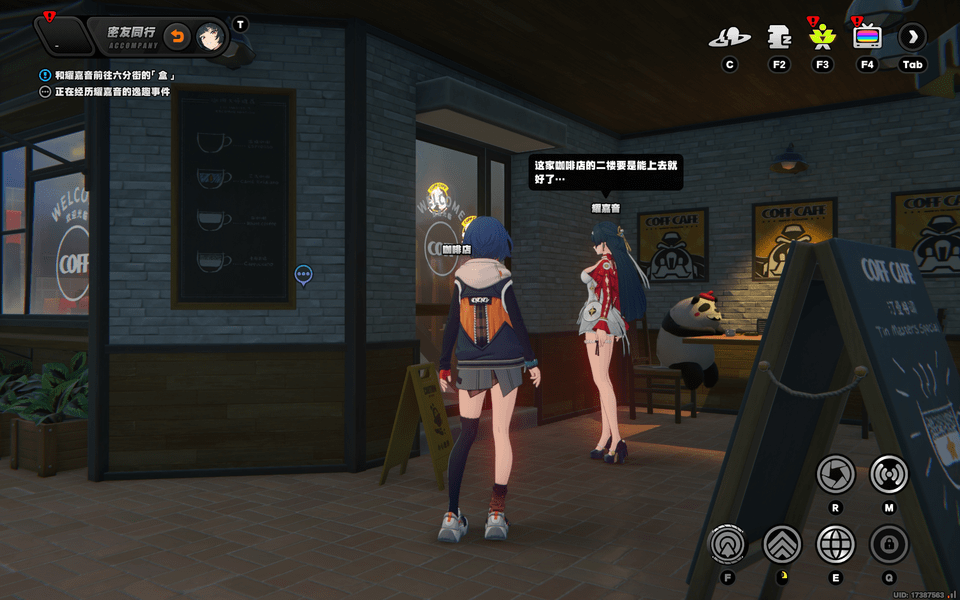Click the locked padlock button

(x=888, y=544)
